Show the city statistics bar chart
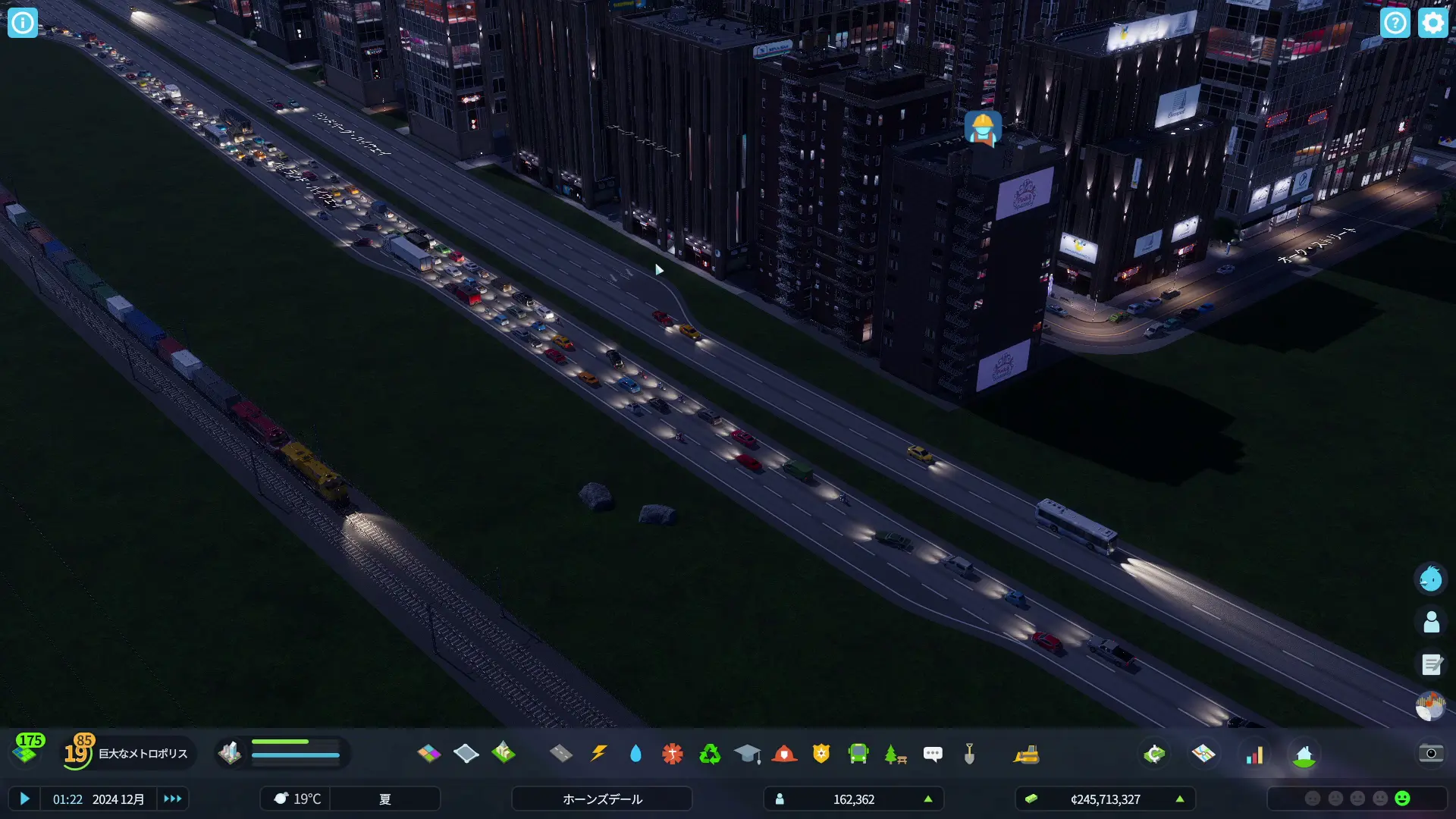 [1255, 754]
